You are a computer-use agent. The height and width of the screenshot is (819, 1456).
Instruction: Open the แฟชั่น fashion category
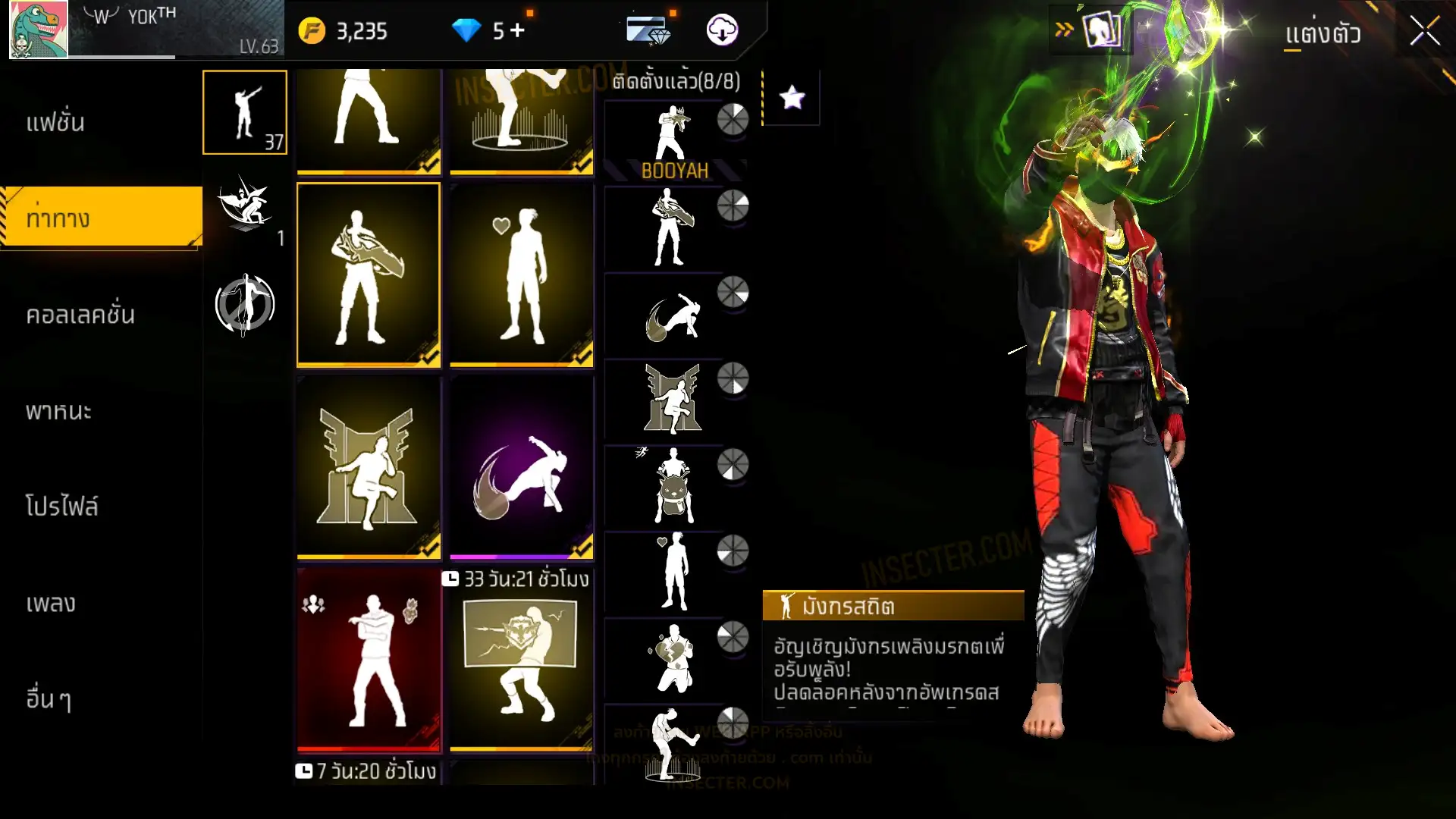pos(55,122)
